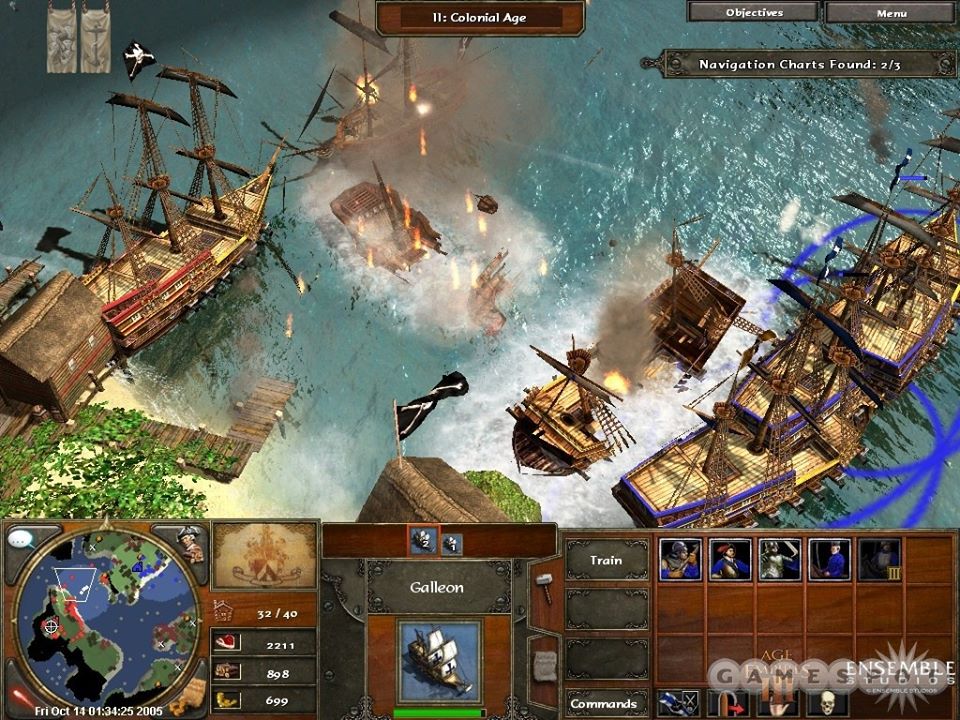Screen dimensions: 960x720
Task: Click the skull delete unit command
Action: (829, 701)
